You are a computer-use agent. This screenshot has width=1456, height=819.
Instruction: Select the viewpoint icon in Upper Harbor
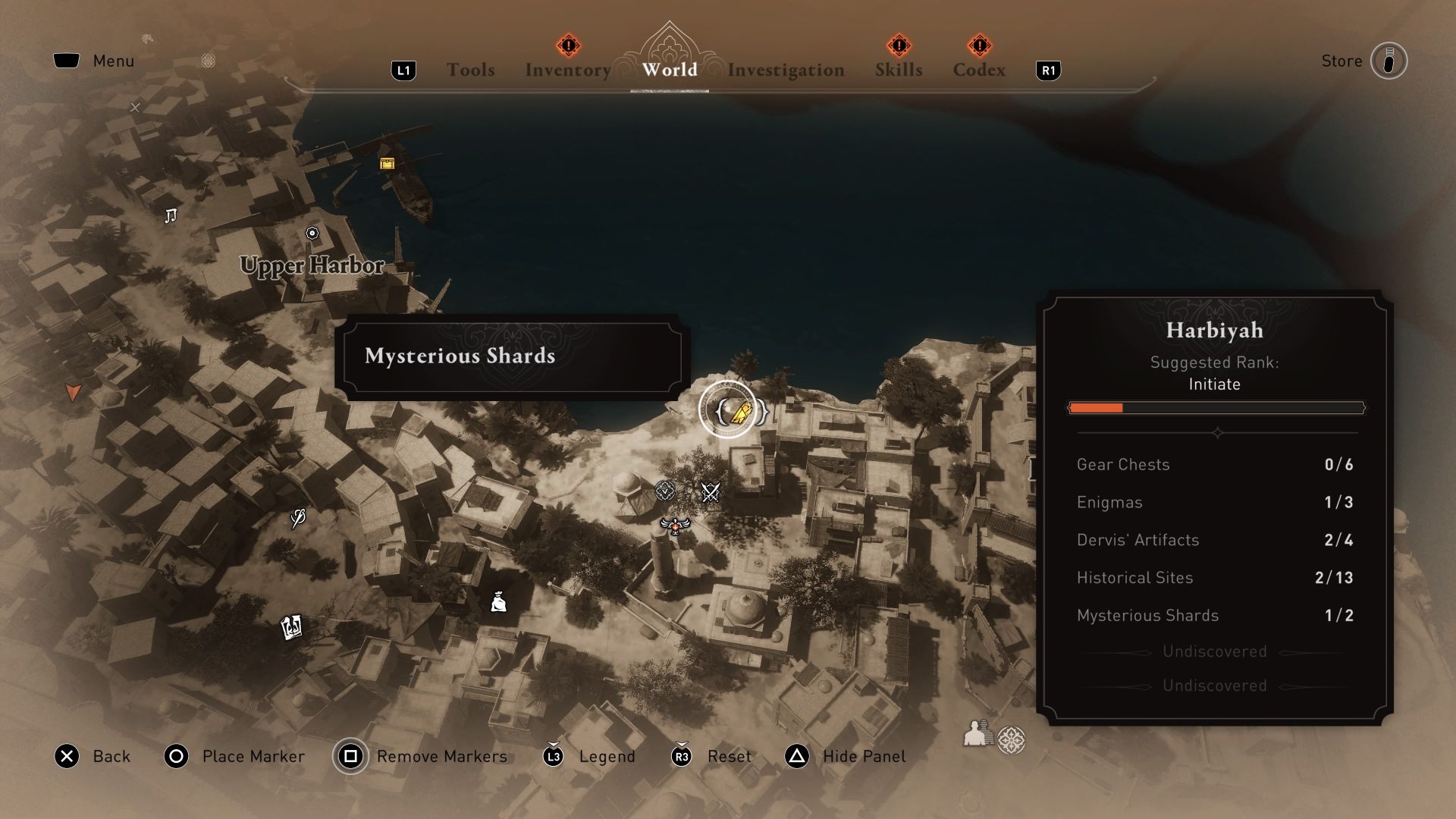[312, 234]
